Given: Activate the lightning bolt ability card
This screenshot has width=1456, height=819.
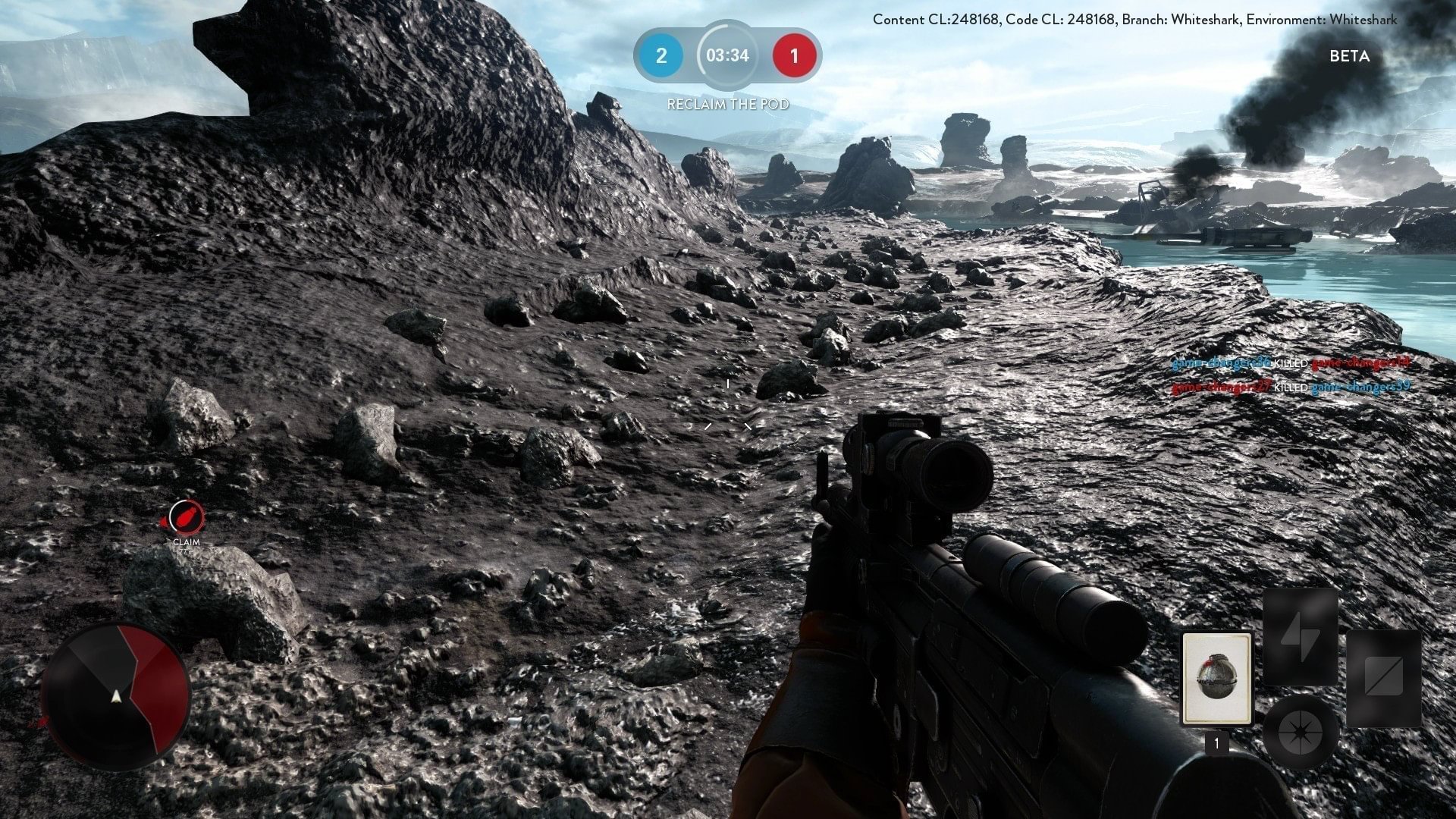Looking at the screenshot, I should 1300,637.
